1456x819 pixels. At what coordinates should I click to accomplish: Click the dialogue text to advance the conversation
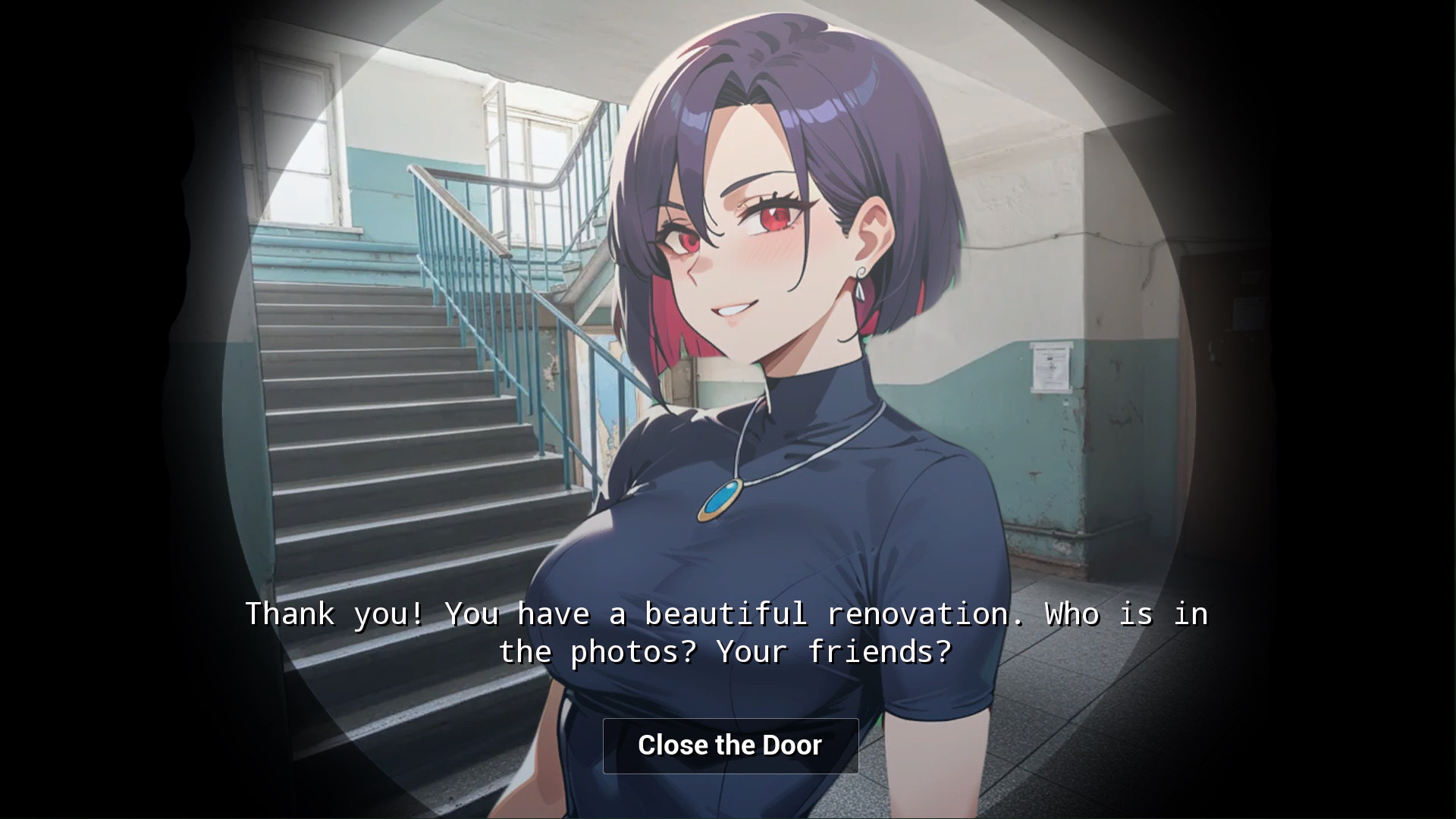(726, 632)
